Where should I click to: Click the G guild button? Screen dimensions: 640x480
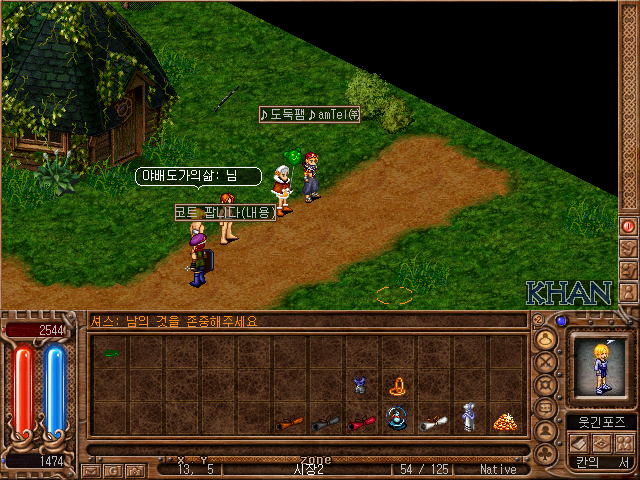click(x=112, y=469)
